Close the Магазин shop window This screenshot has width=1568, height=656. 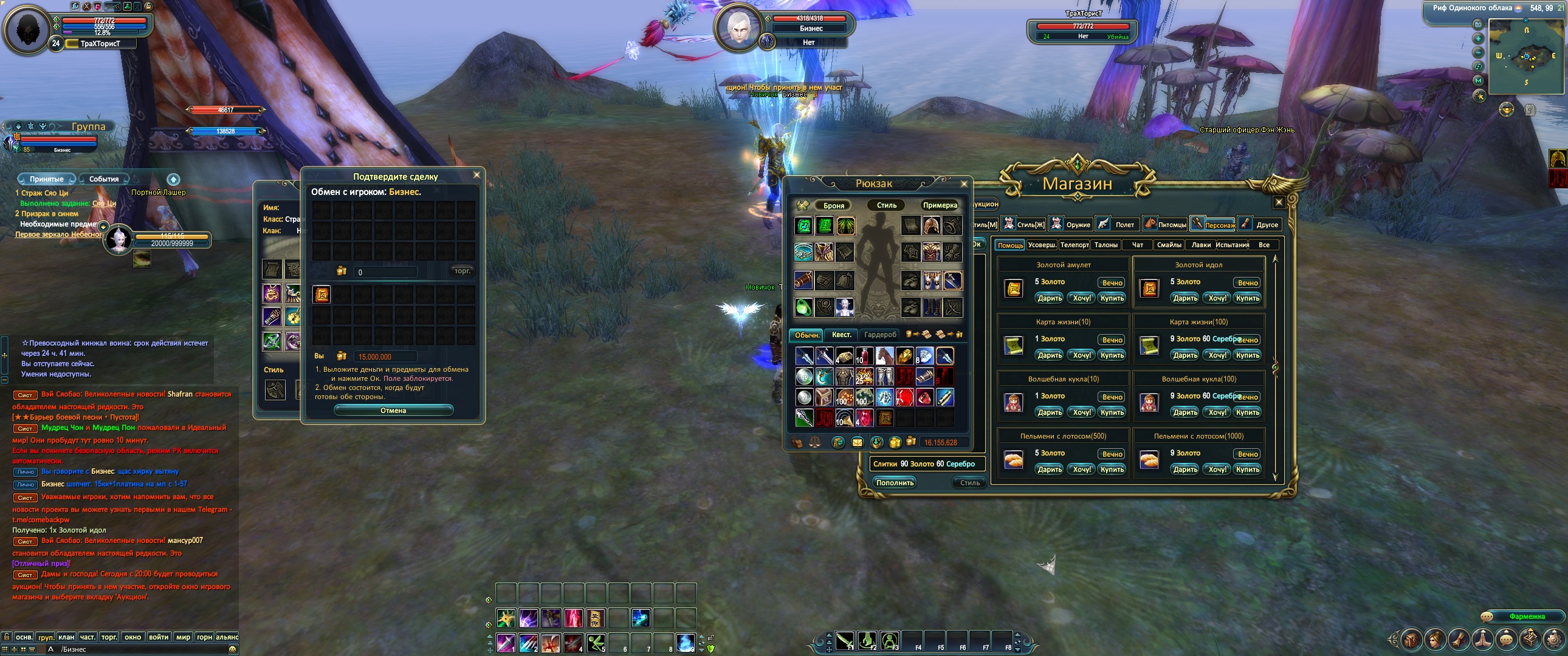pos(1279,202)
